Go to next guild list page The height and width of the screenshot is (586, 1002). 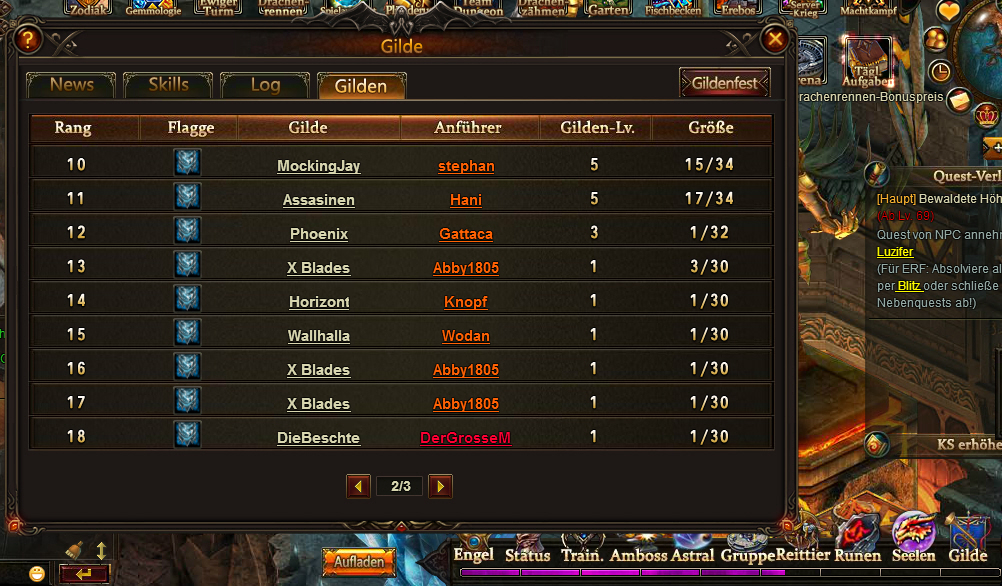click(440, 486)
